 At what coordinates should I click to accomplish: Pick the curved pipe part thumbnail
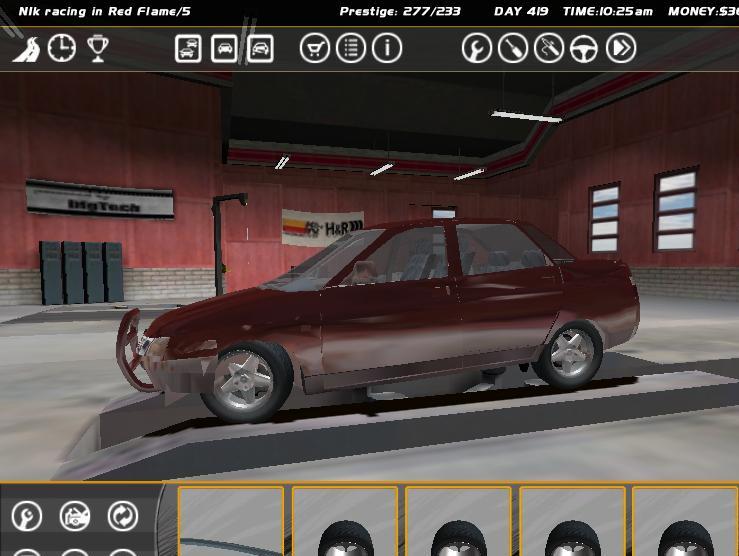click(231, 522)
